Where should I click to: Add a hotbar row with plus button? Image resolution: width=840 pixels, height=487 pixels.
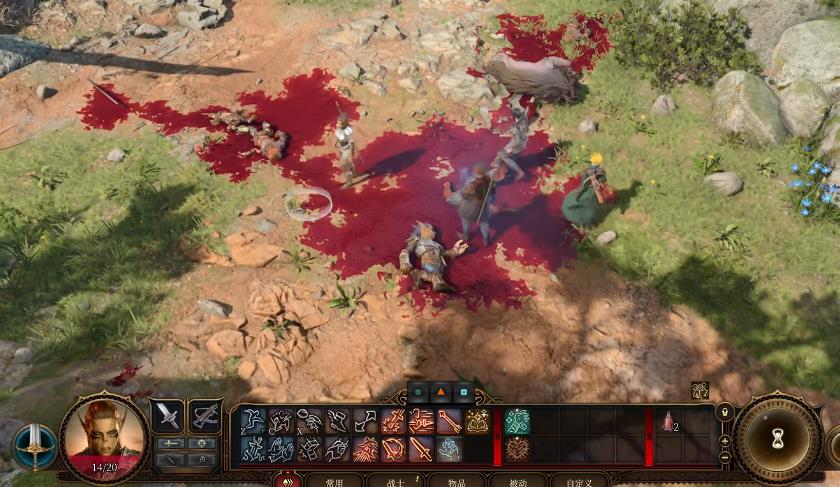click(x=725, y=440)
